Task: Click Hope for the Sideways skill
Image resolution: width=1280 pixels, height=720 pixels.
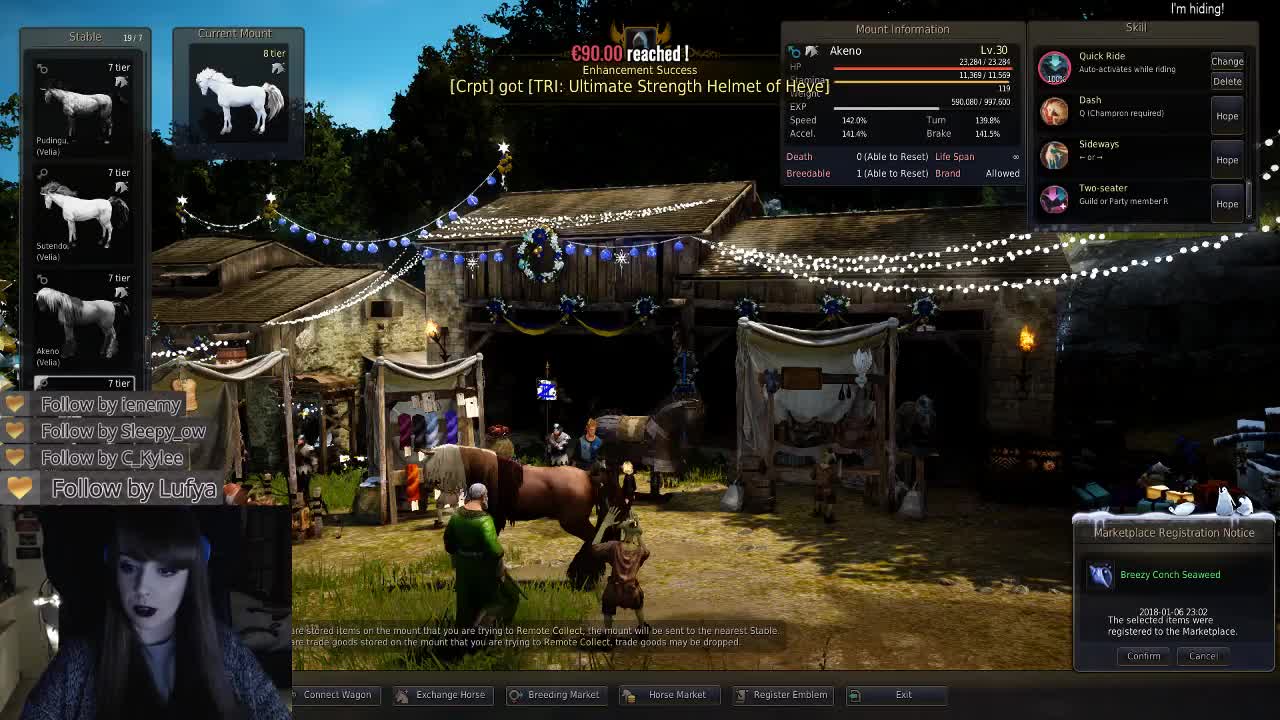Action: point(1227,160)
